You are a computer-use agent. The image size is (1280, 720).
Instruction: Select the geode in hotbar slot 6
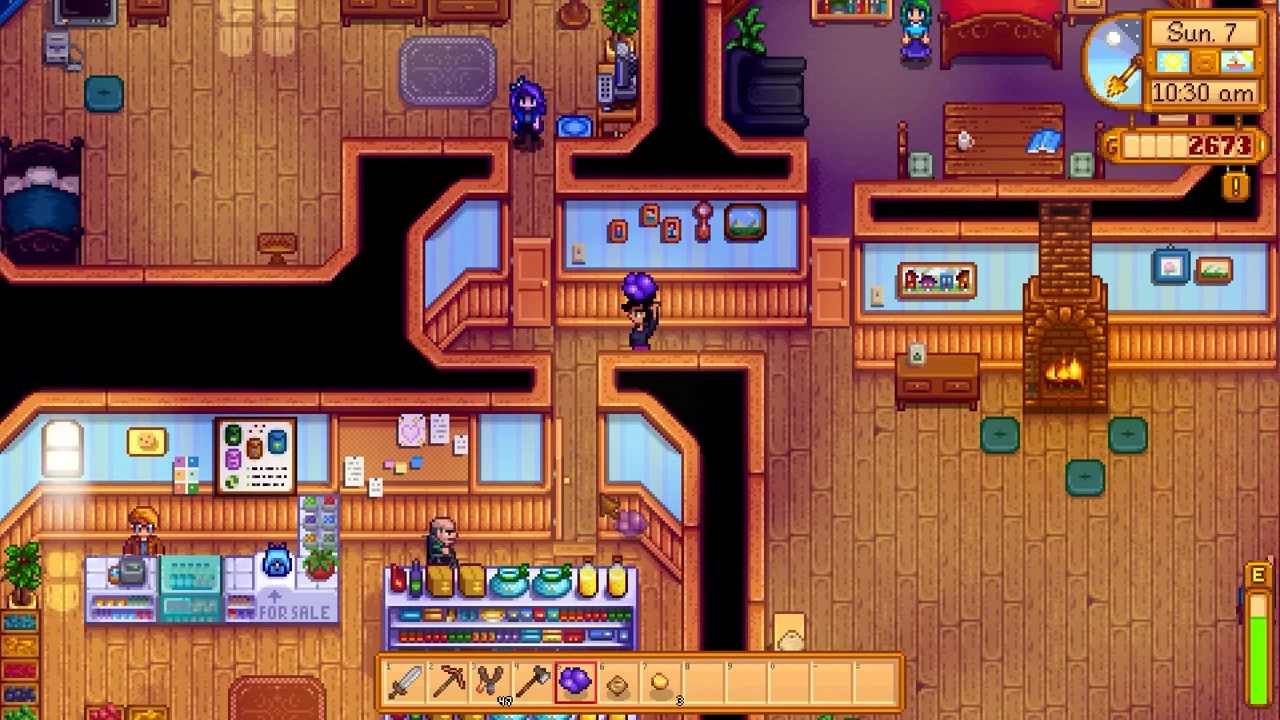tap(617, 682)
